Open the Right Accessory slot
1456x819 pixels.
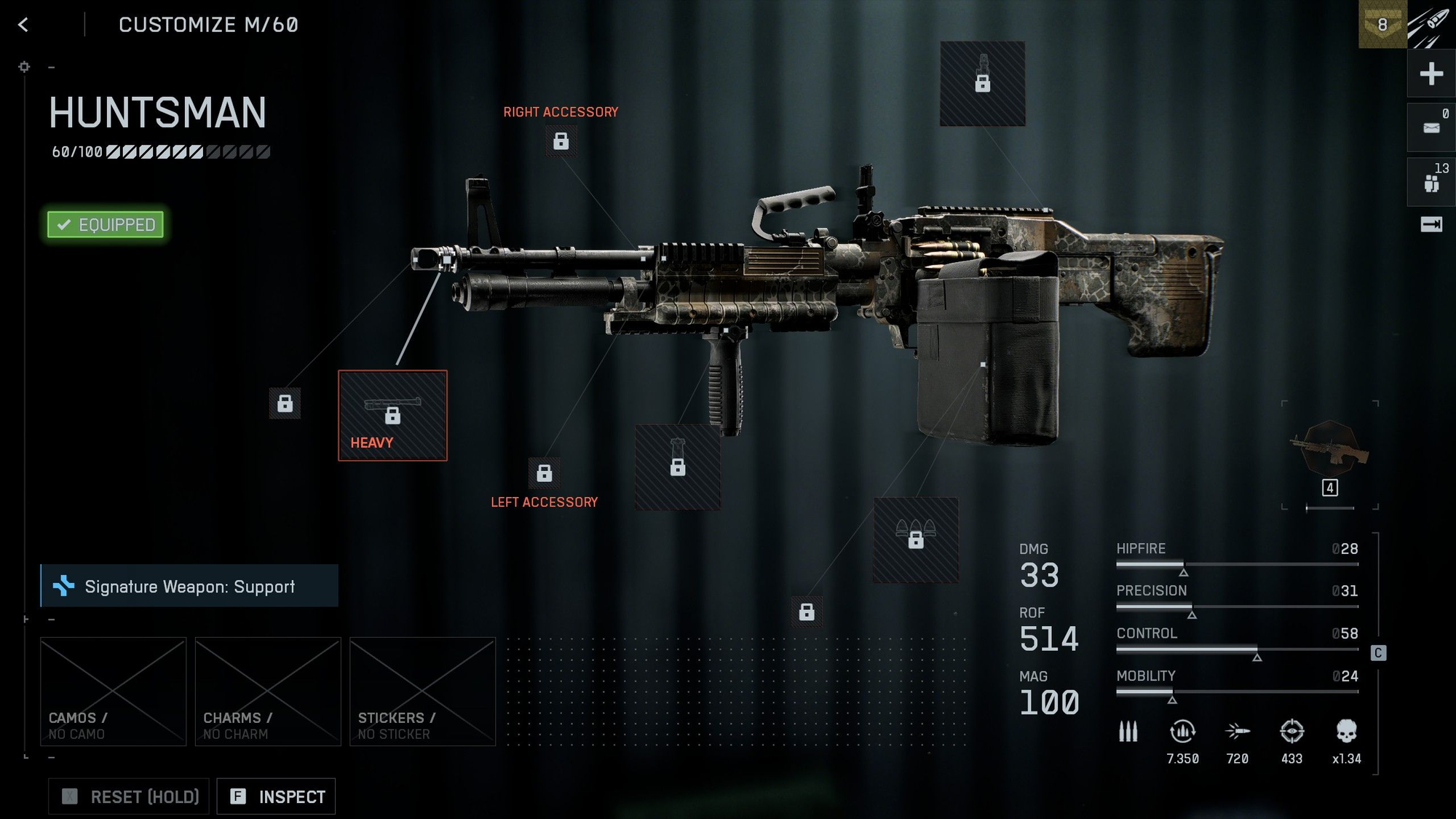[561, 141]
